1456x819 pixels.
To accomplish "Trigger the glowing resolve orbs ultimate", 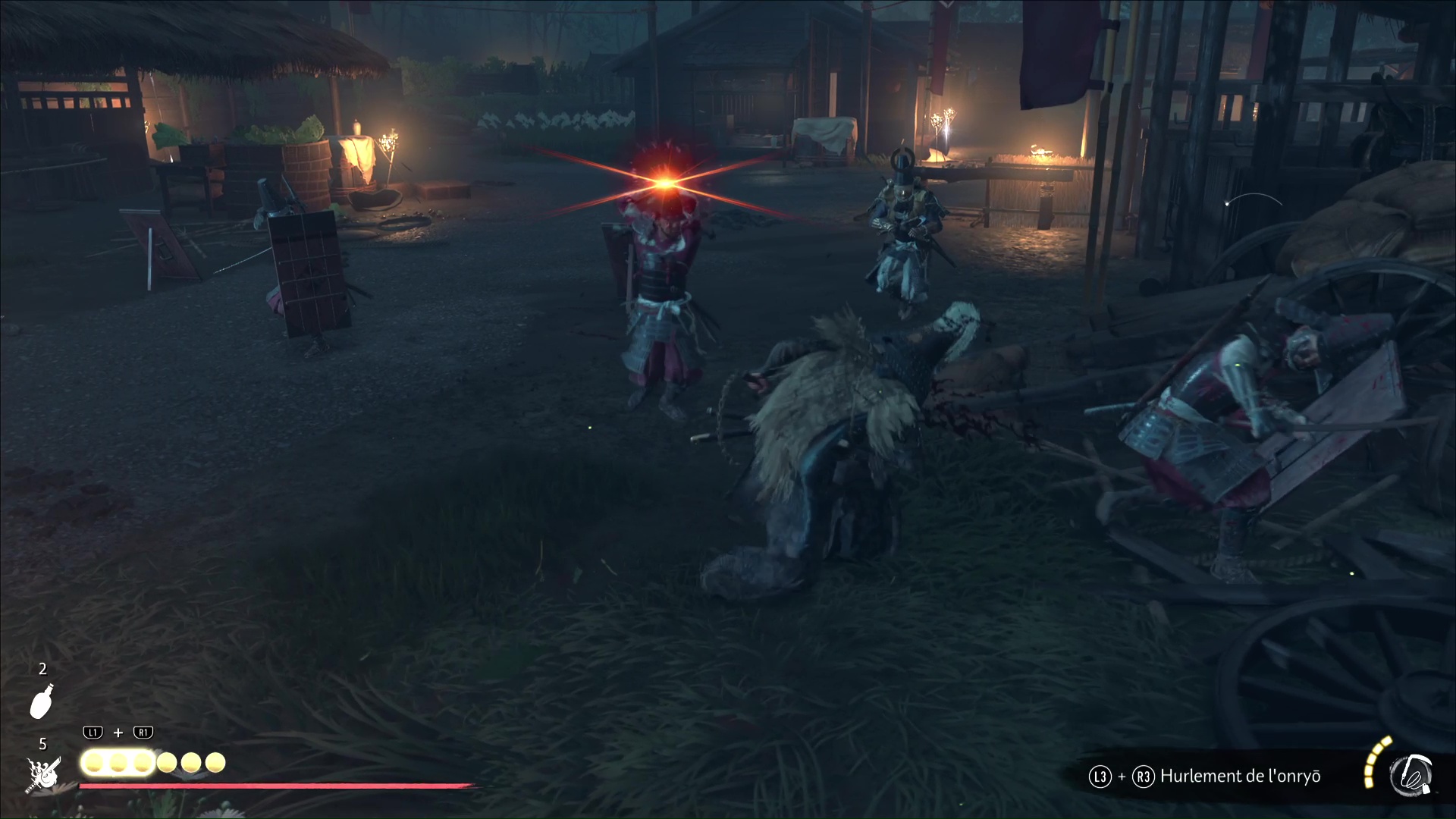I will point(118,762).
